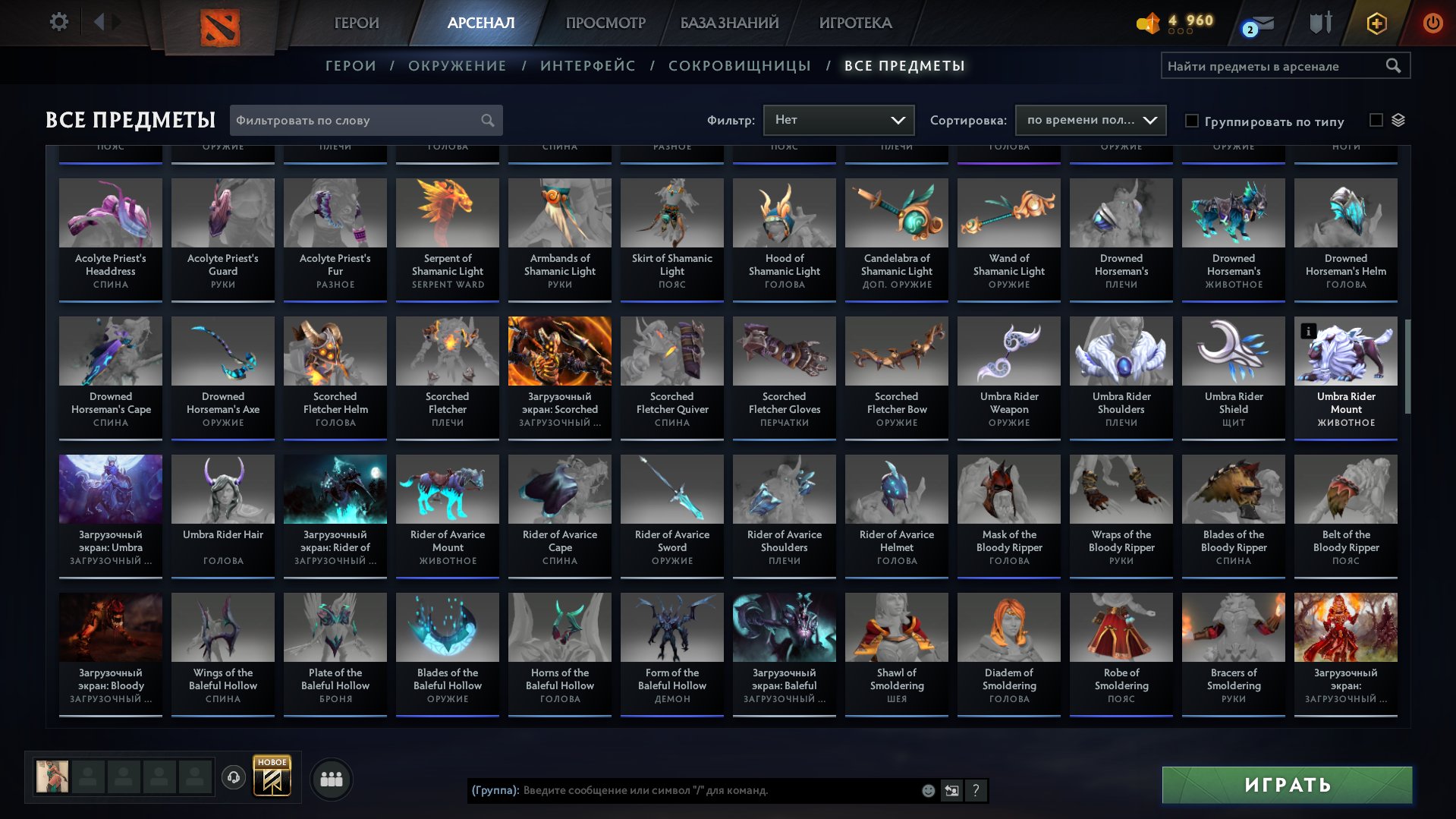Open Dota Plus gold hexagon icon
Image resolution: width=1456 pixels, height=819 pixels.
coord(1376,23)
